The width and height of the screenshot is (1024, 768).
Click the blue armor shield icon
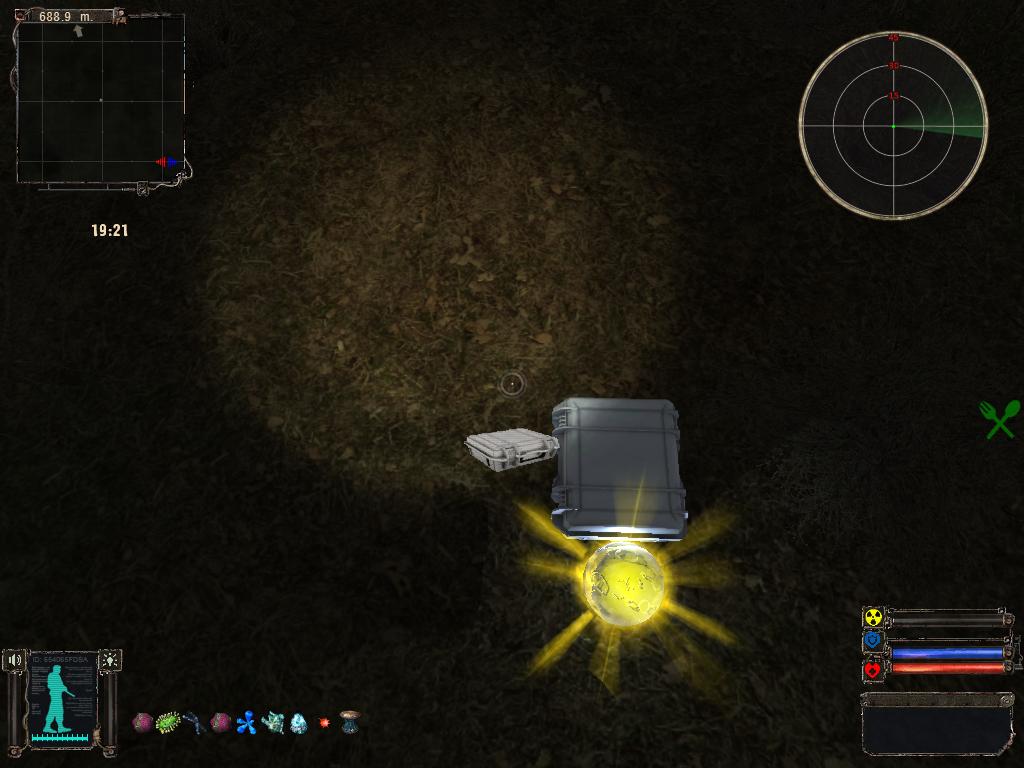coord(873,640)
